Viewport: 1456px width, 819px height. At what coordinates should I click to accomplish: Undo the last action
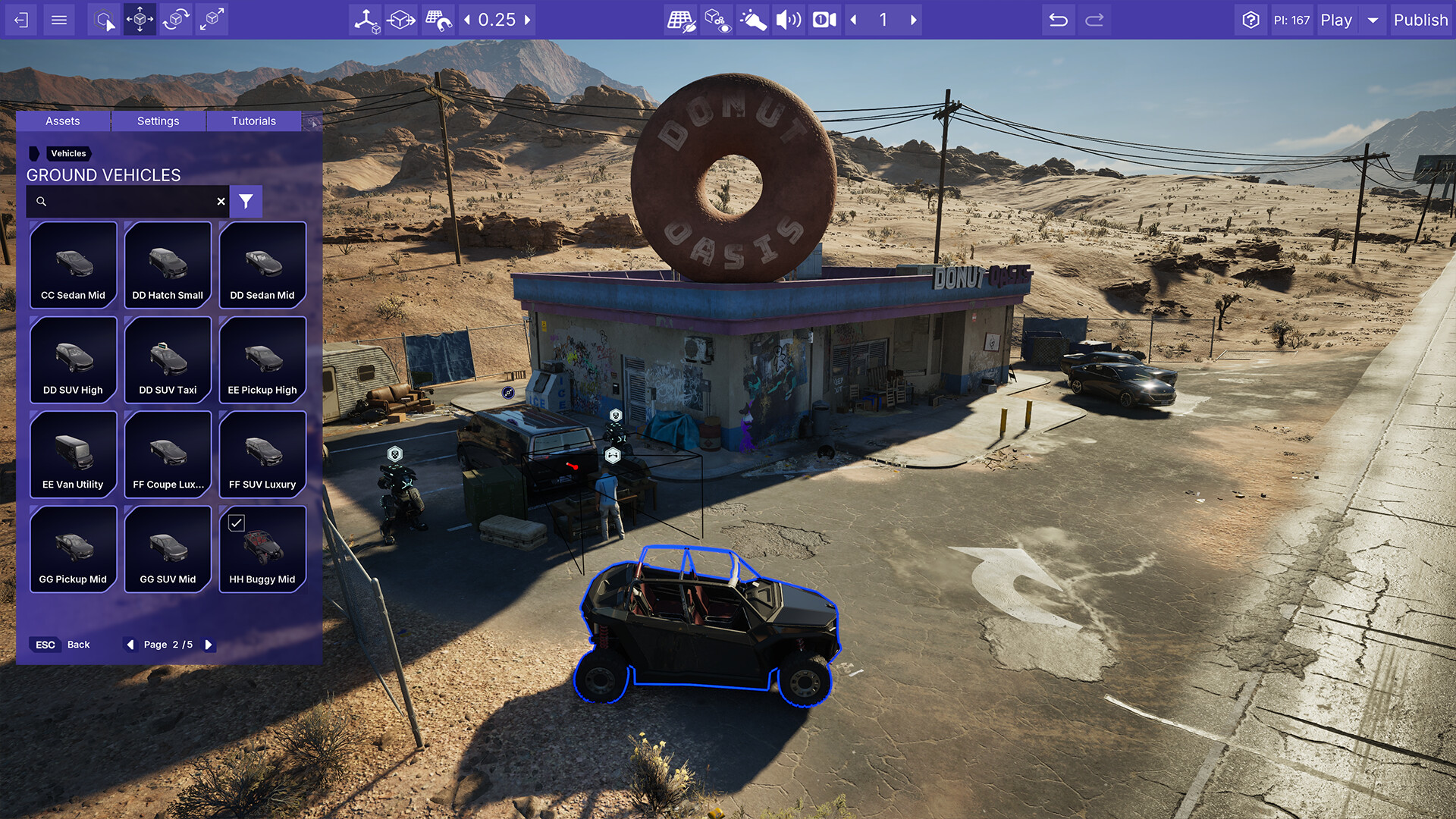[1058, 20]
